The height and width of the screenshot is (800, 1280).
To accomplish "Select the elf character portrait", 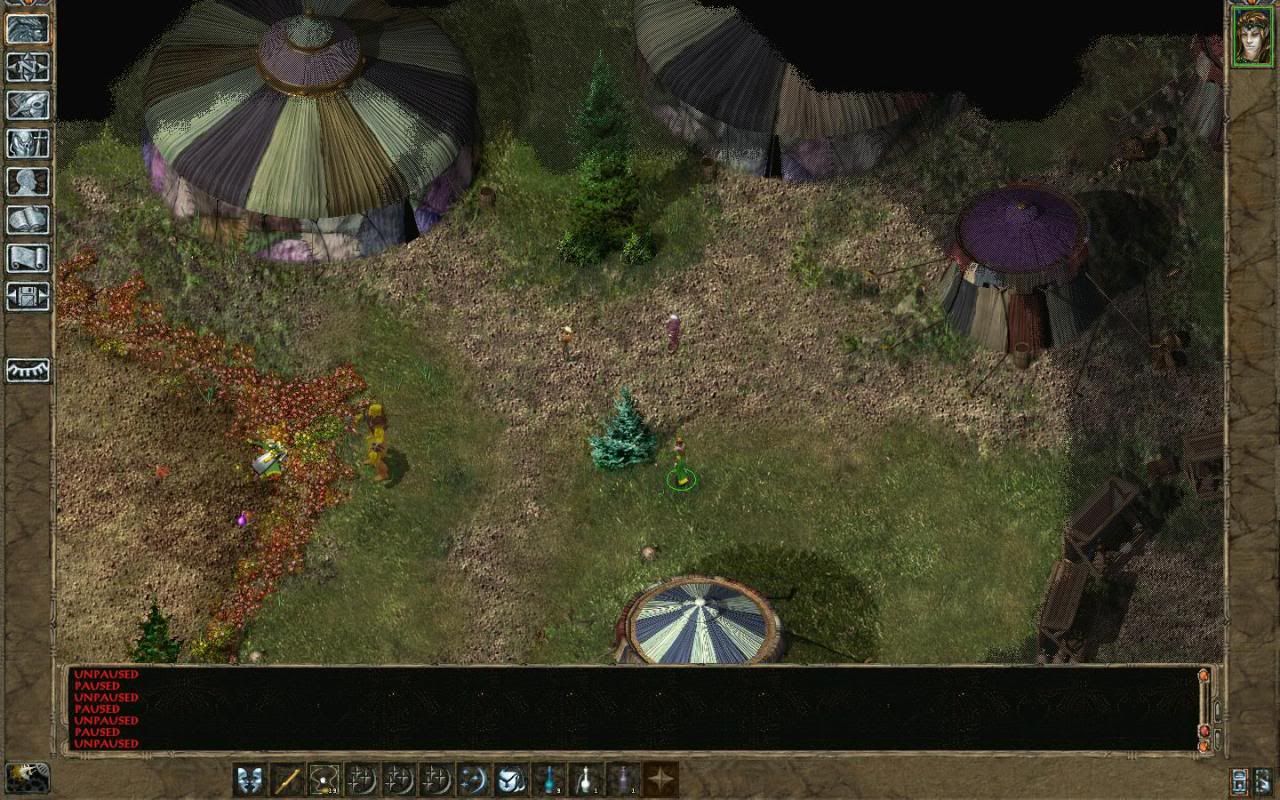I will (x=1253, y=36).
